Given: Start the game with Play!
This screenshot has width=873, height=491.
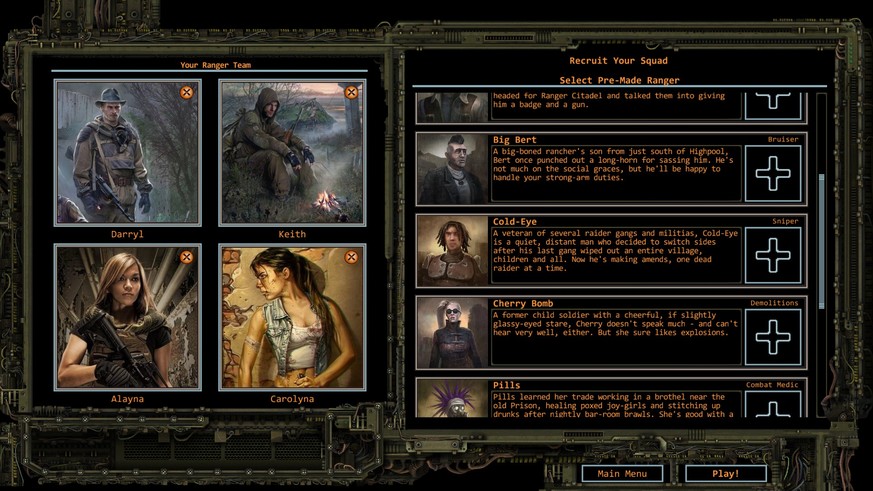Looking at the screenshot, I should (725, 473).
